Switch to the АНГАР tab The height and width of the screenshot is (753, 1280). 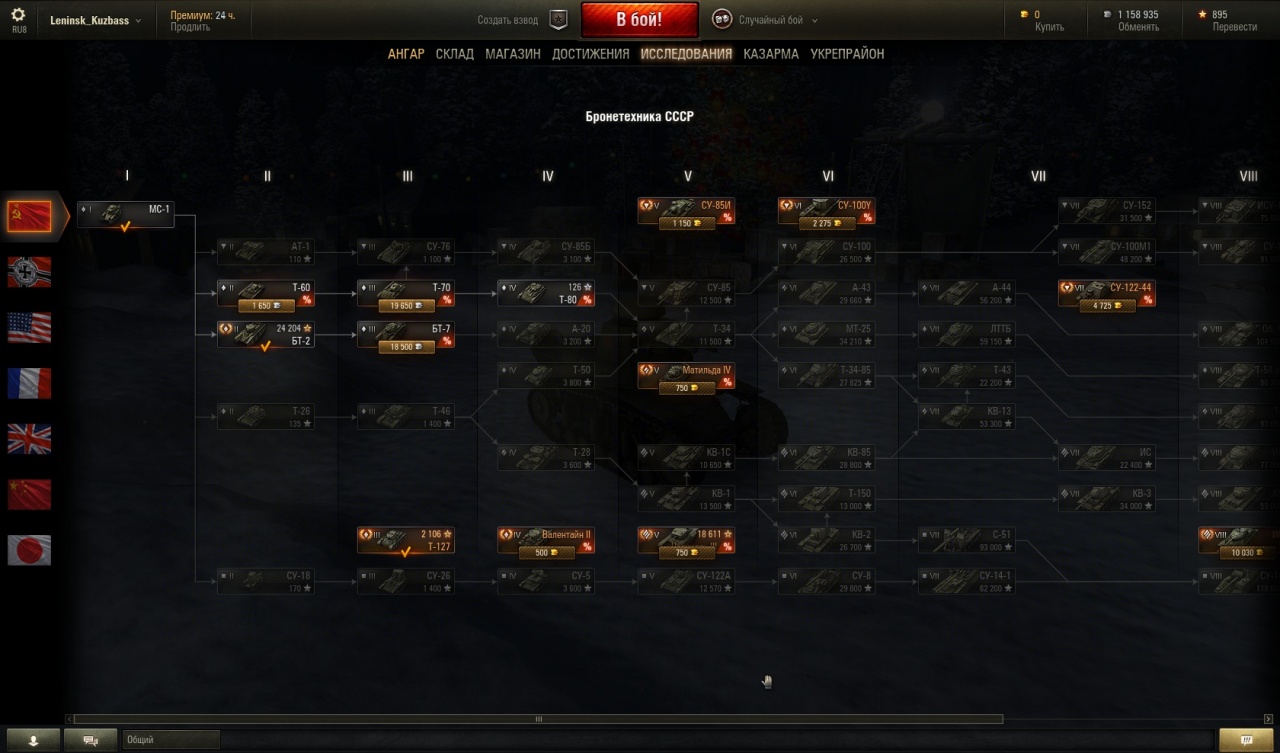tap(406, 54)
